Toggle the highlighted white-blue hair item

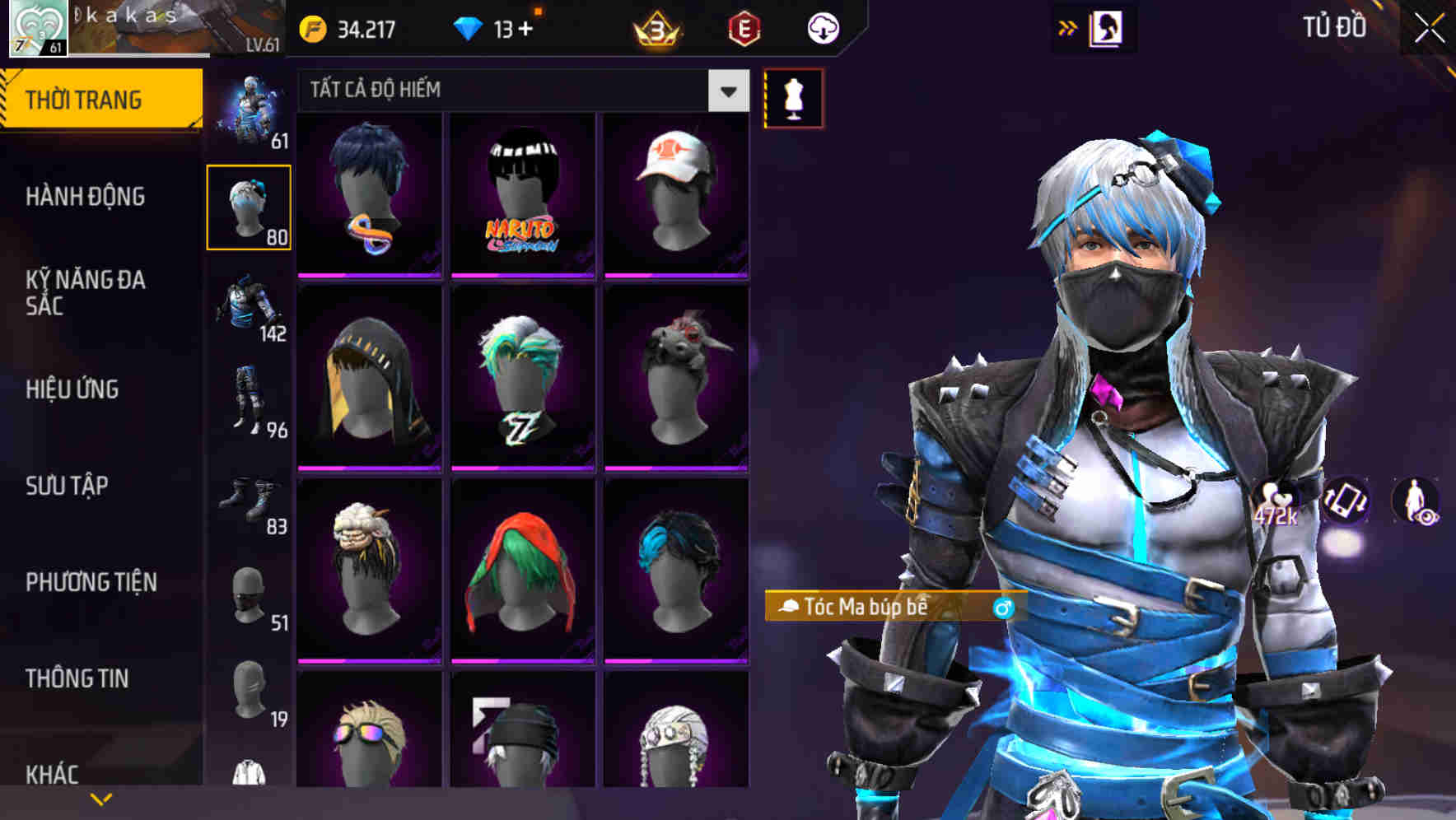[250, 206]
